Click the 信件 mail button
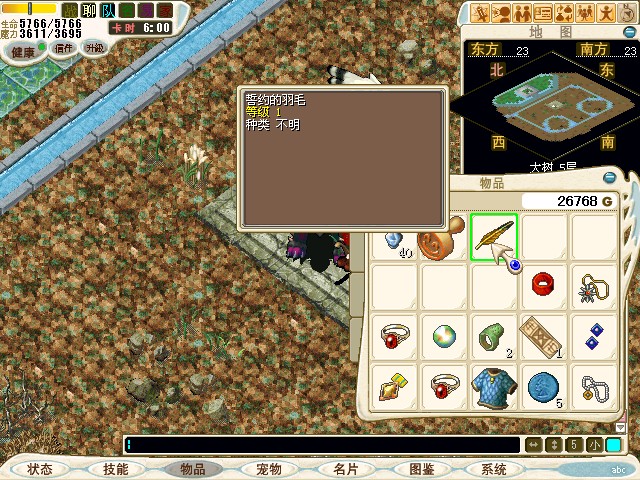The height and width of the screenshot is (480, 640). click(x=65, y=47)
